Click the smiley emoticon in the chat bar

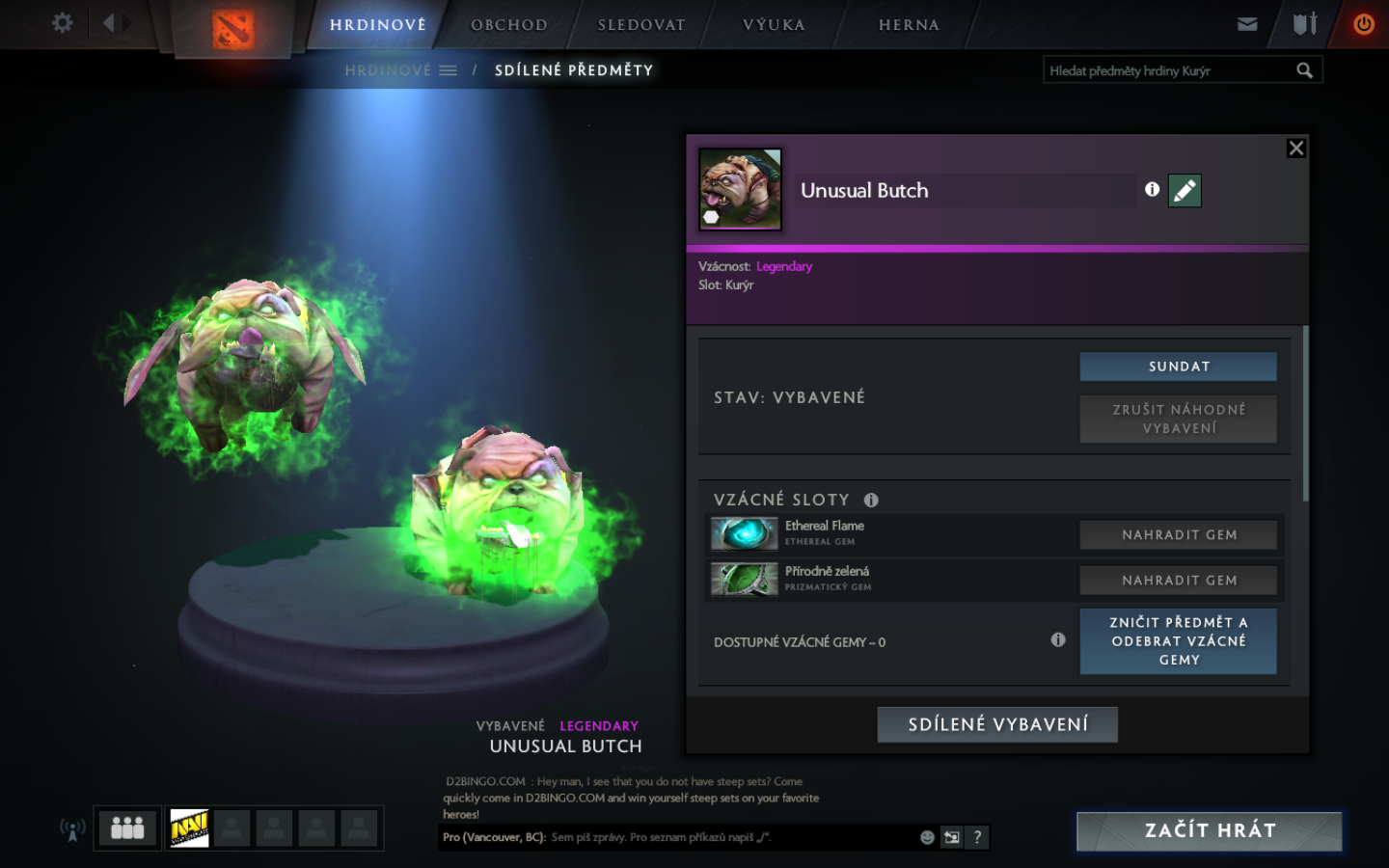click(927, 837)
